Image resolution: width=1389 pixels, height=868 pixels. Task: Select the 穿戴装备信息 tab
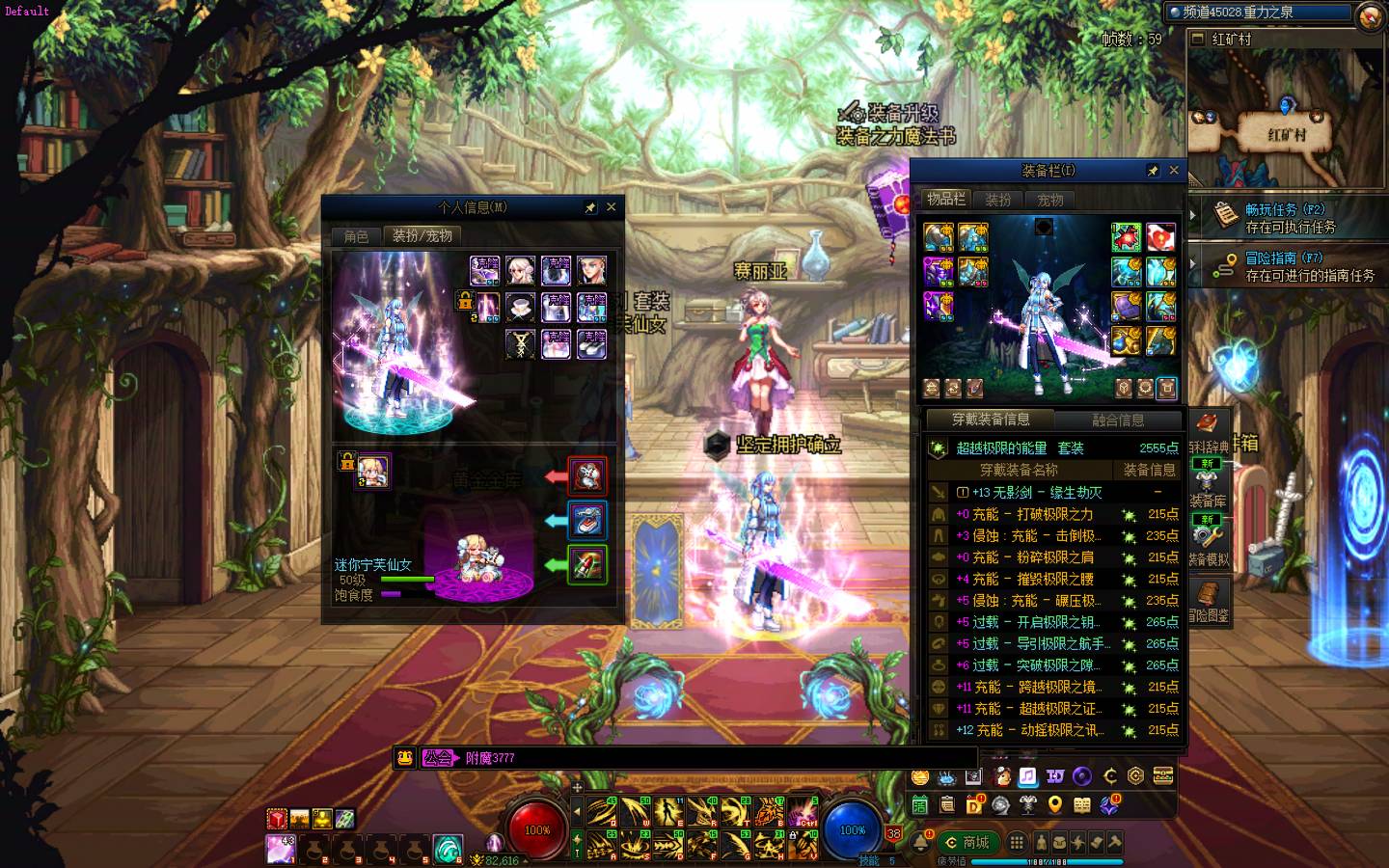click(x=990, y=420)
